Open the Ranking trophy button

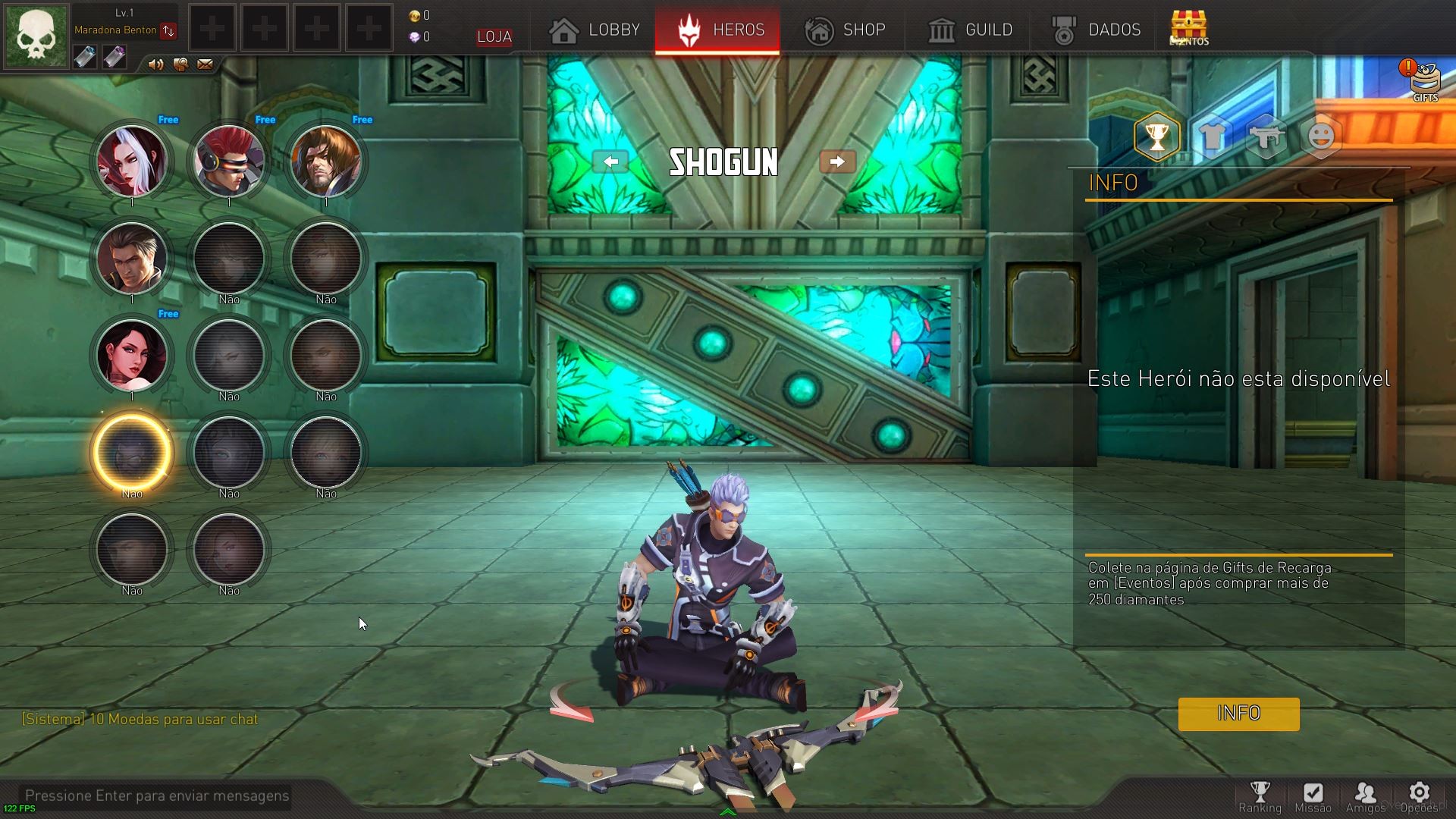tap(1260, 796)
